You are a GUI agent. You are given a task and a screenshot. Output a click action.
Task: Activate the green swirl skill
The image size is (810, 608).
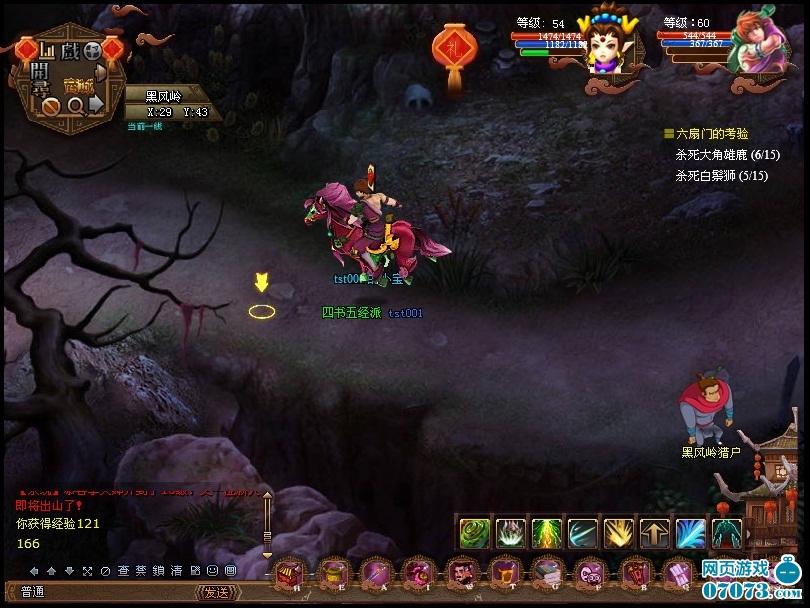point(474,533)
